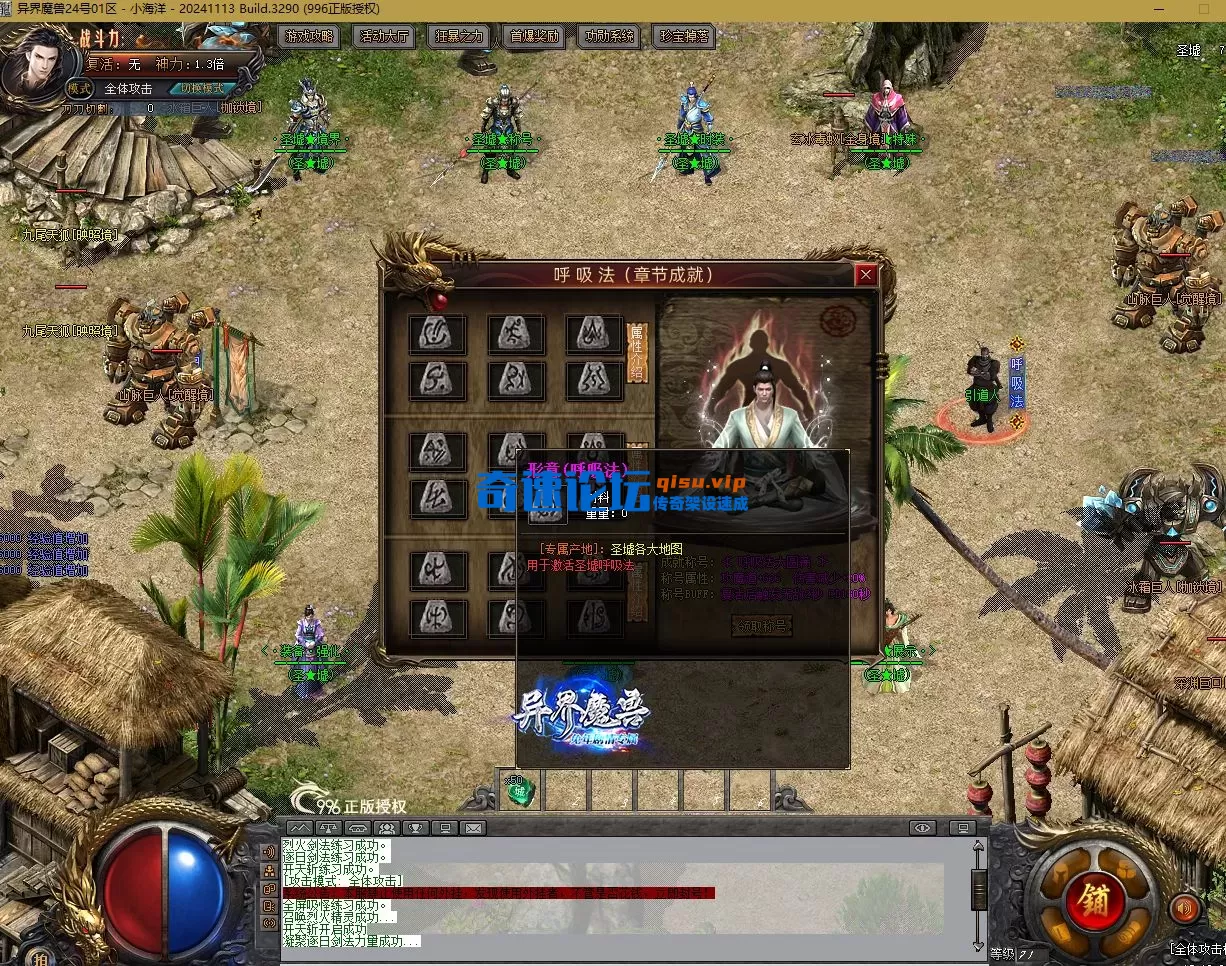
Task: Open the mail envelope icon above chat
Action: [473, 828]
